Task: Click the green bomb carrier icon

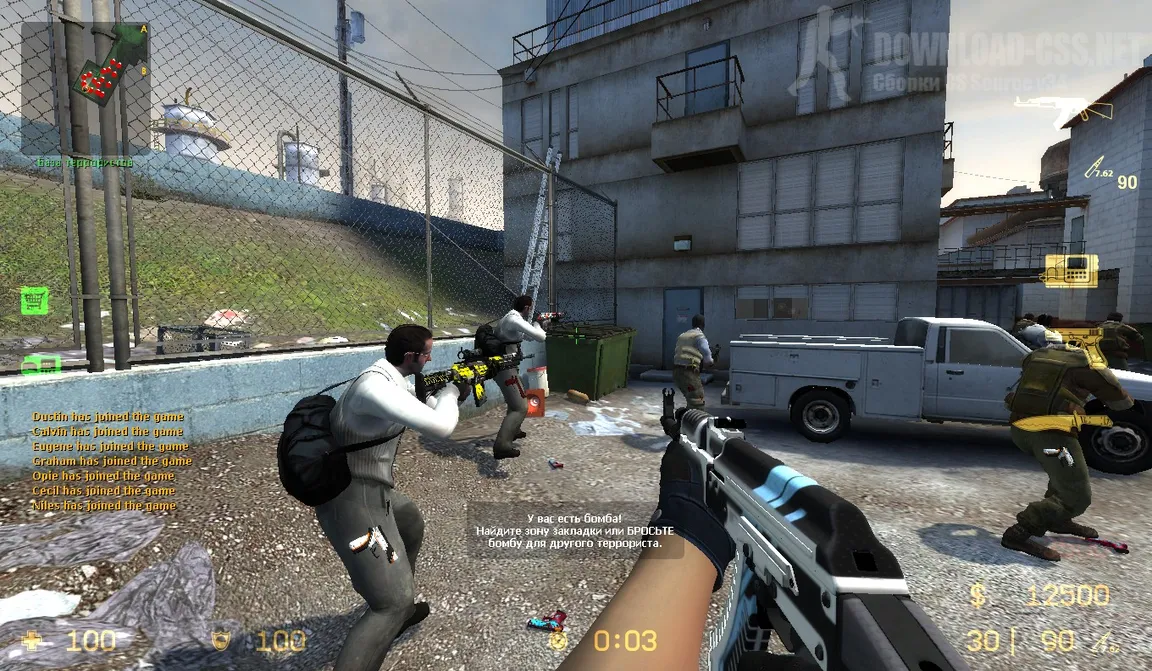Action: [40, 365]
